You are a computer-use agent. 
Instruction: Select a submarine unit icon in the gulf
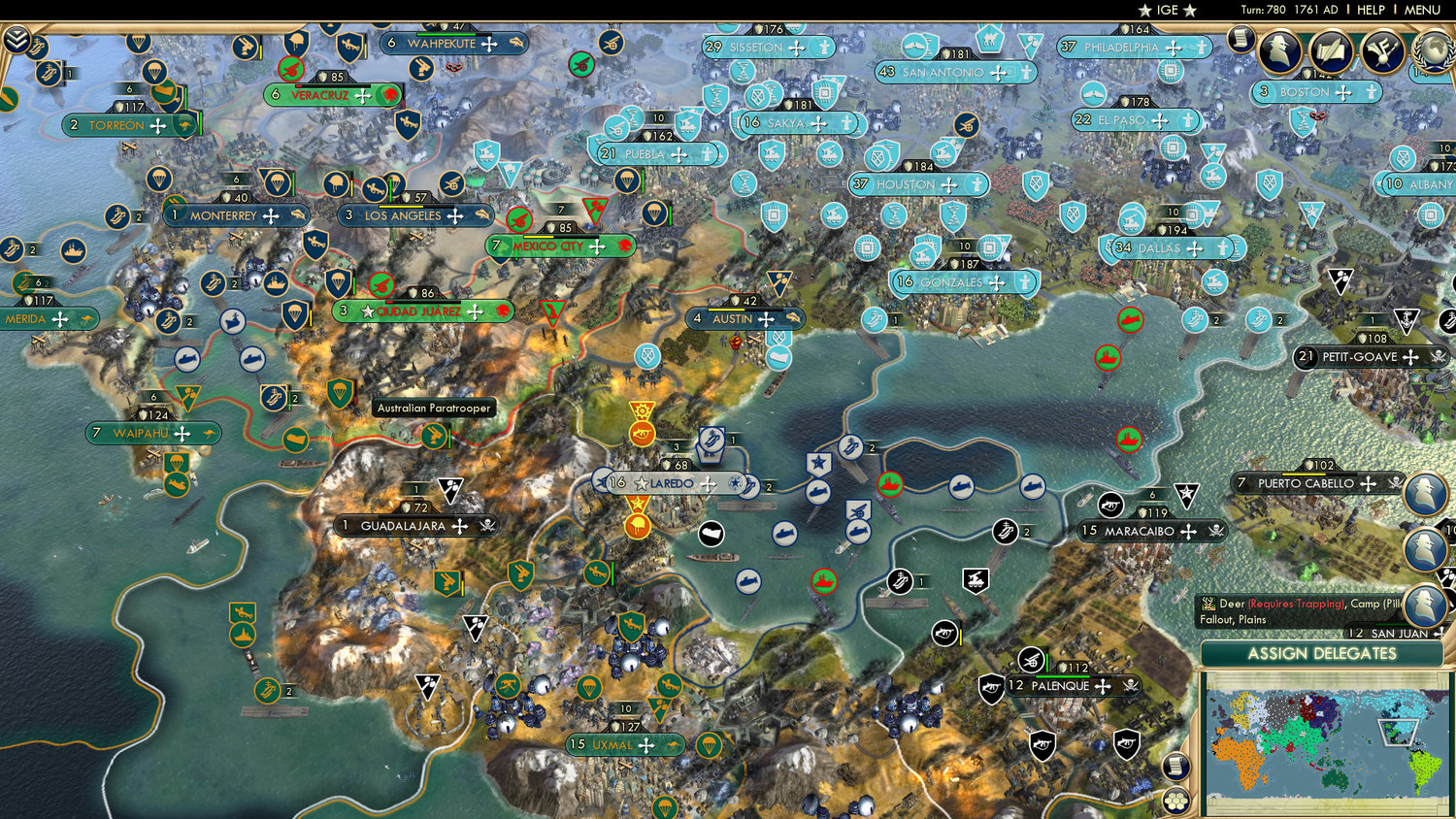point(784,534)
